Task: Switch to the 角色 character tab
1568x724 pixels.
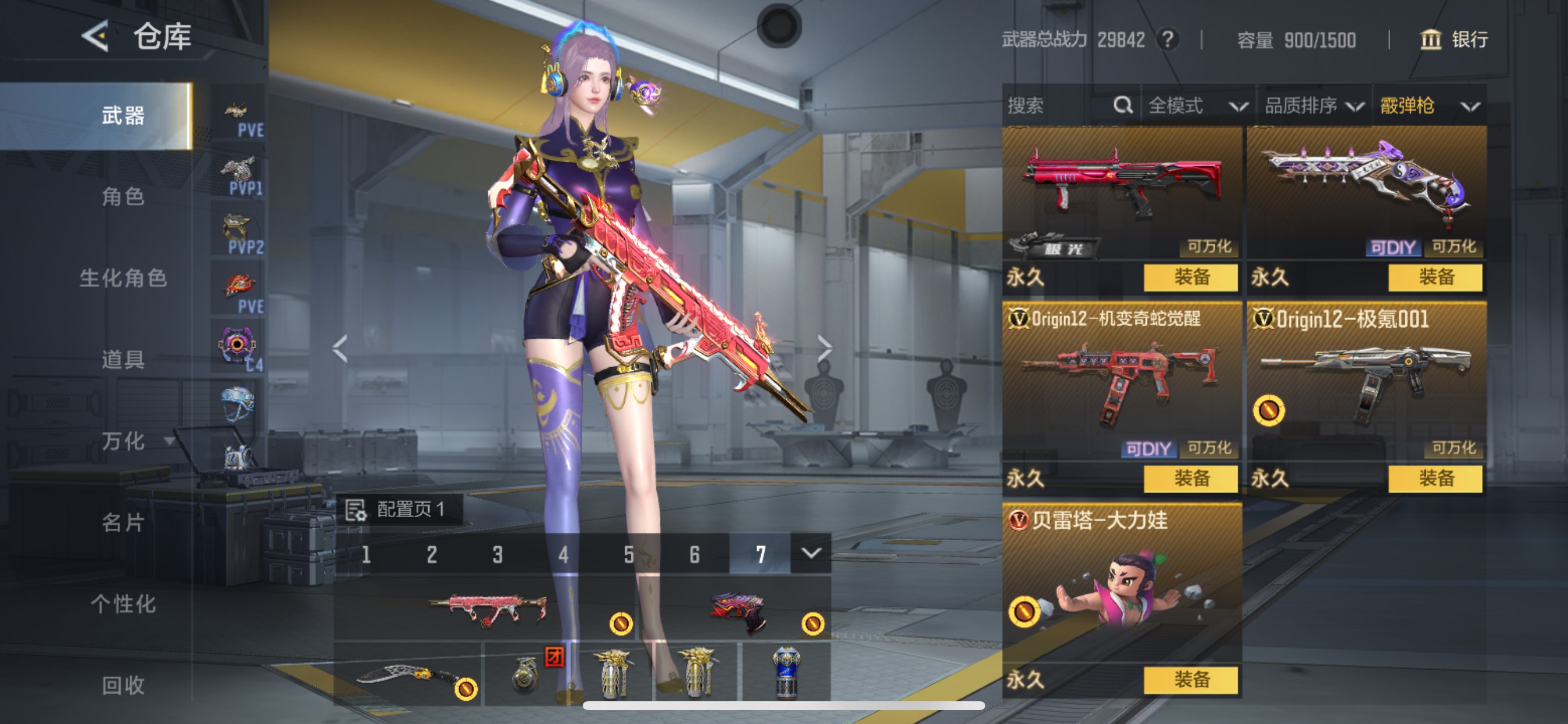Action: pos(123,196)
